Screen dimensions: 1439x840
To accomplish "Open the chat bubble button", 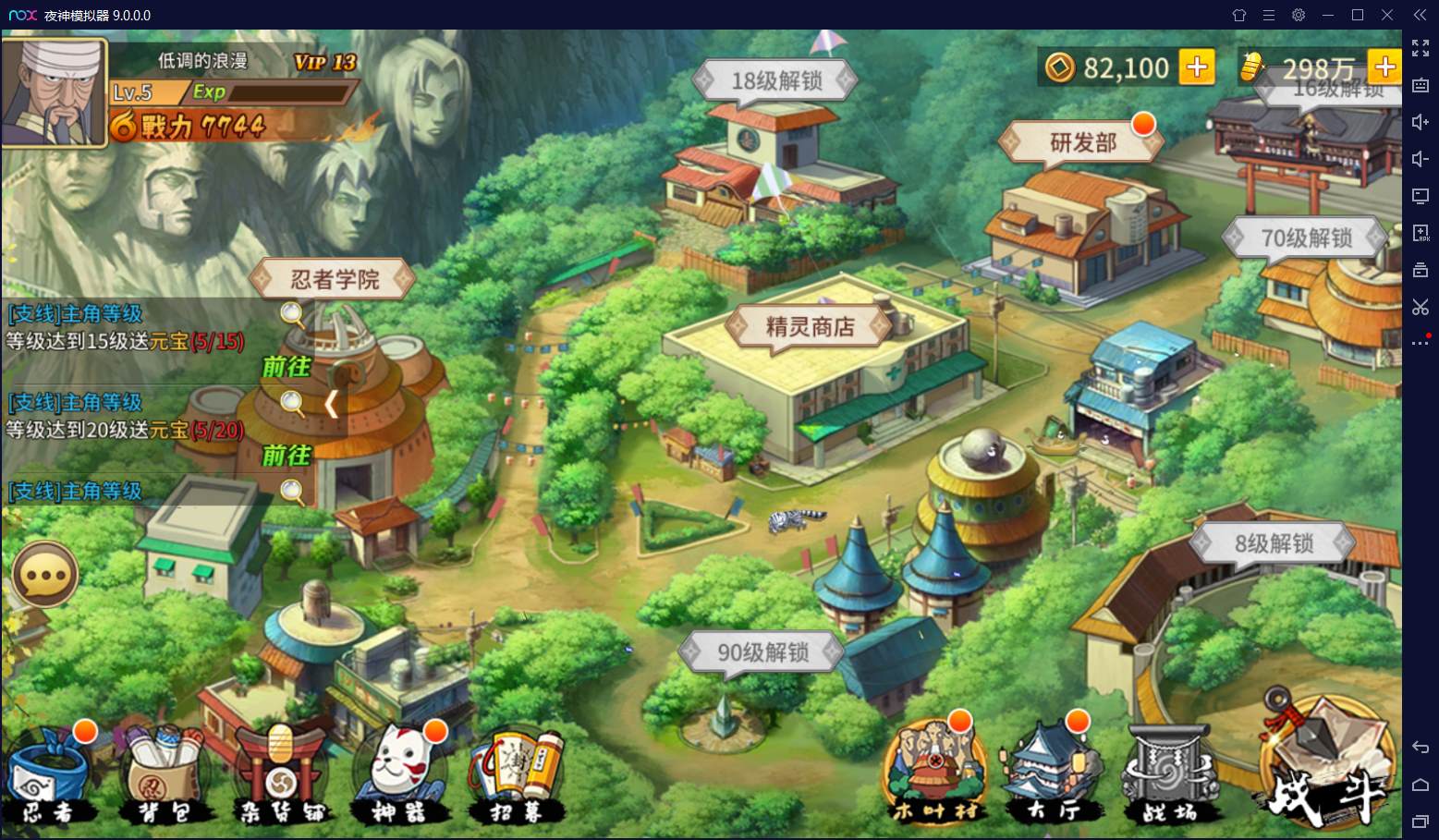I will click(x=43, y=576).
